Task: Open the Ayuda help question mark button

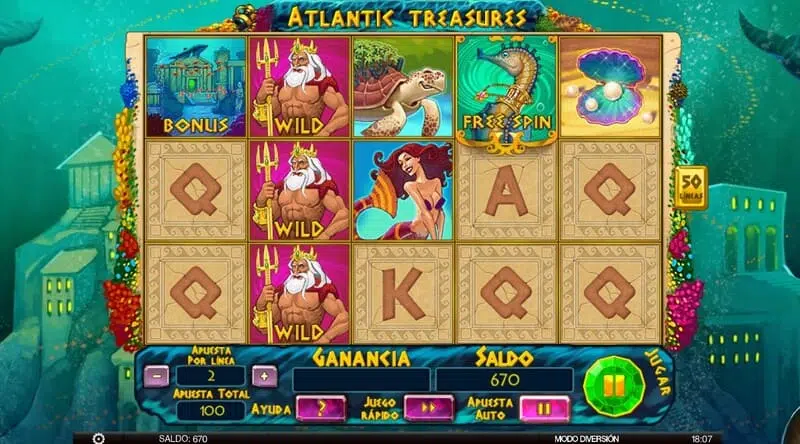Action: (x=321, y=408)
